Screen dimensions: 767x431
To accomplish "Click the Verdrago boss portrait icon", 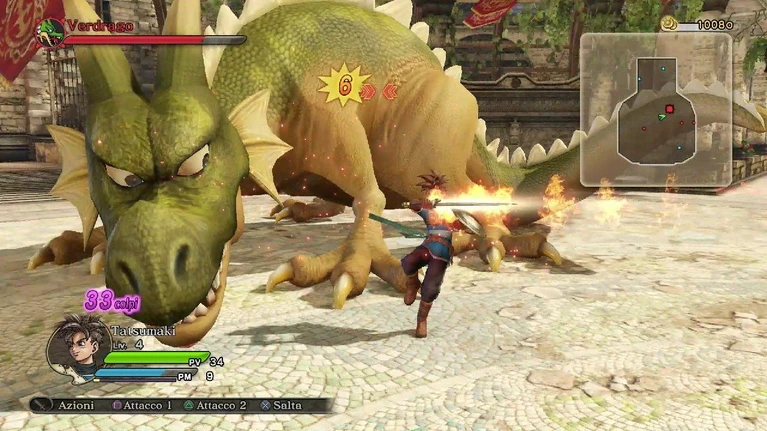I will tap(50, 32).
